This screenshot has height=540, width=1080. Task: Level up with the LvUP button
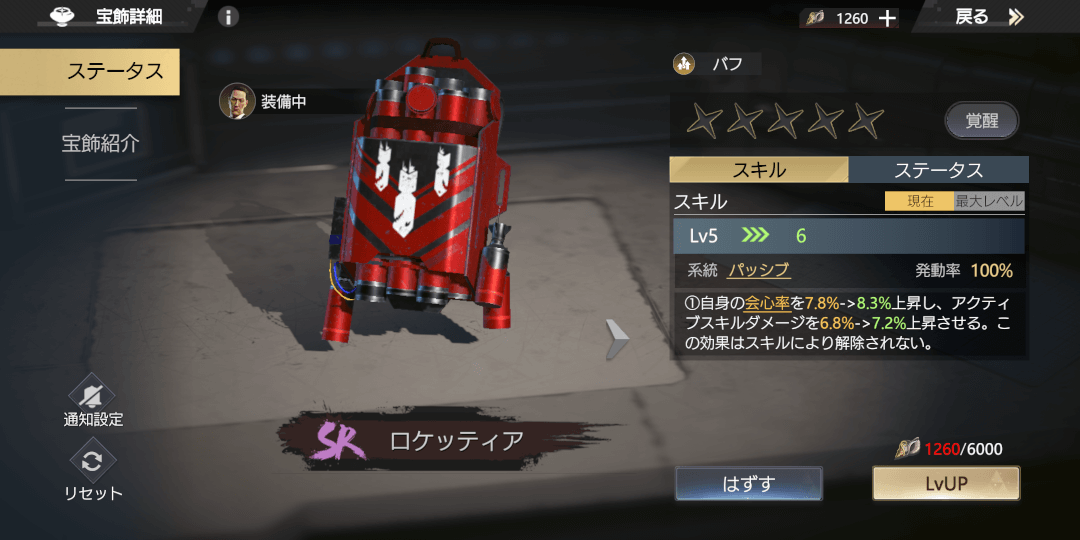pyautogui.click(x=945, y=484)
